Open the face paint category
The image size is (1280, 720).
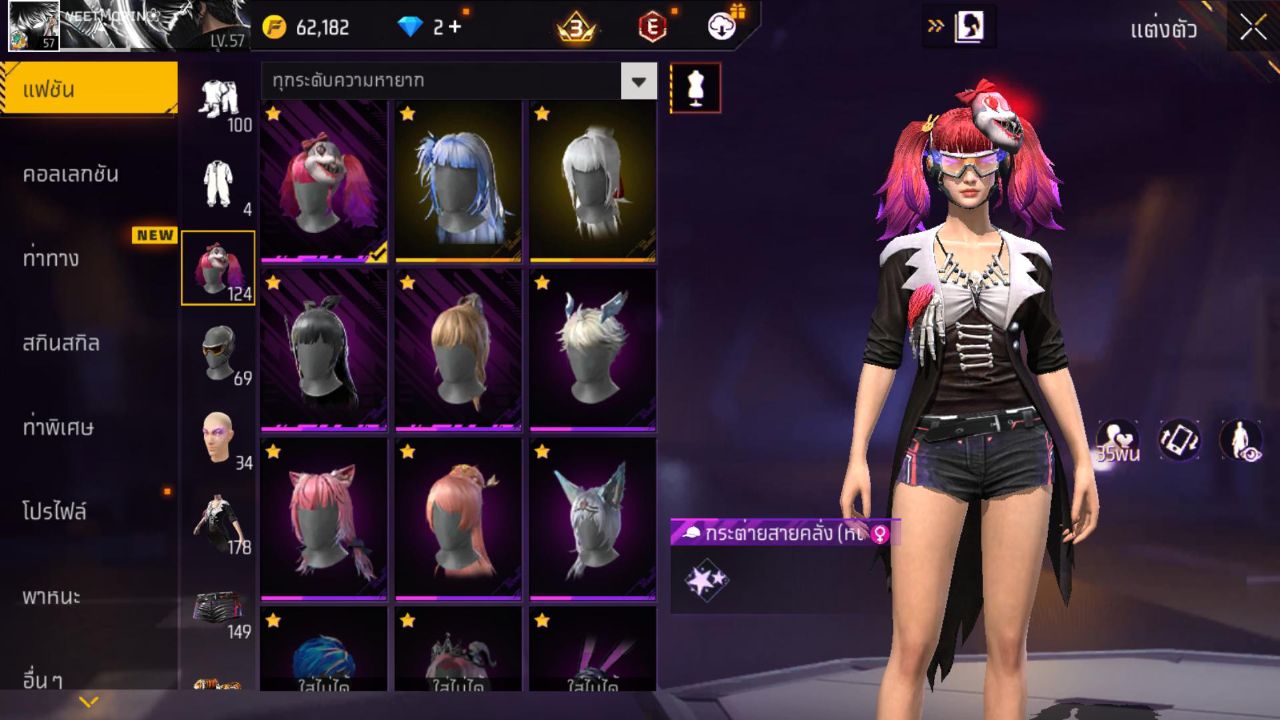click(218, 438)
